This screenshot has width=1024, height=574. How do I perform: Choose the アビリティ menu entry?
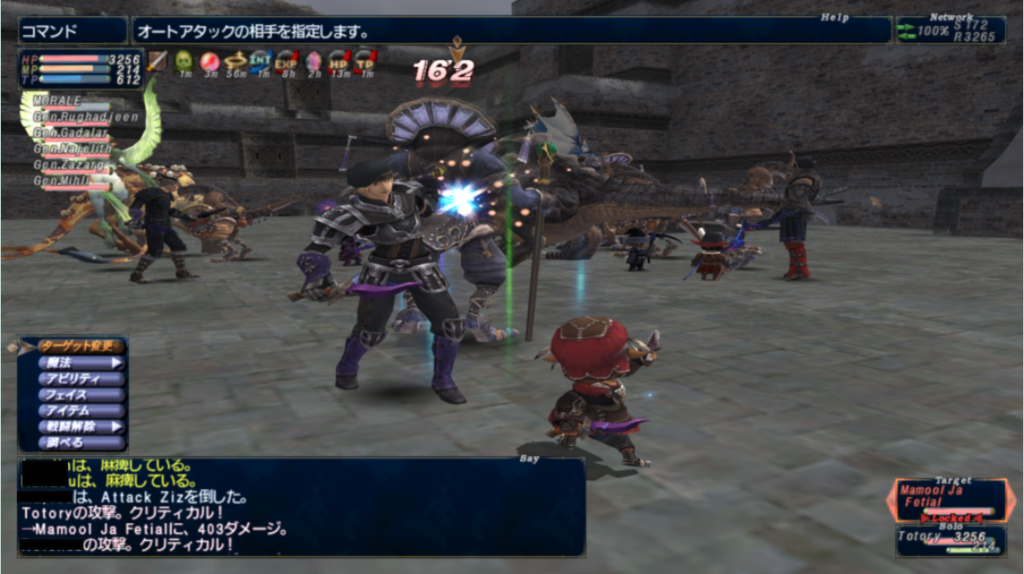[x=79, y=379]
